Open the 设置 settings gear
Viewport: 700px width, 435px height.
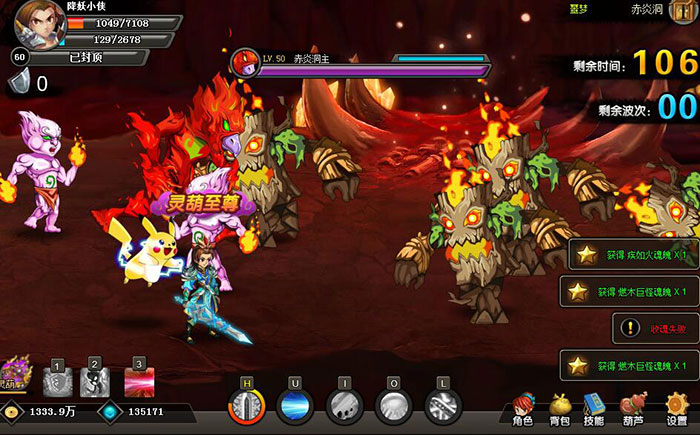(x=676, y=408)
